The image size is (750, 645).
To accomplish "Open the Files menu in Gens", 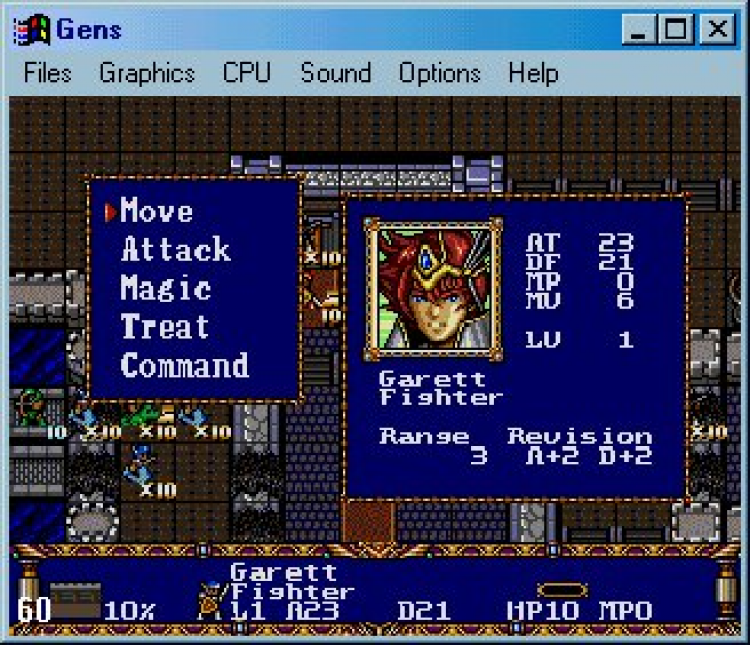I will pos(48,73).
